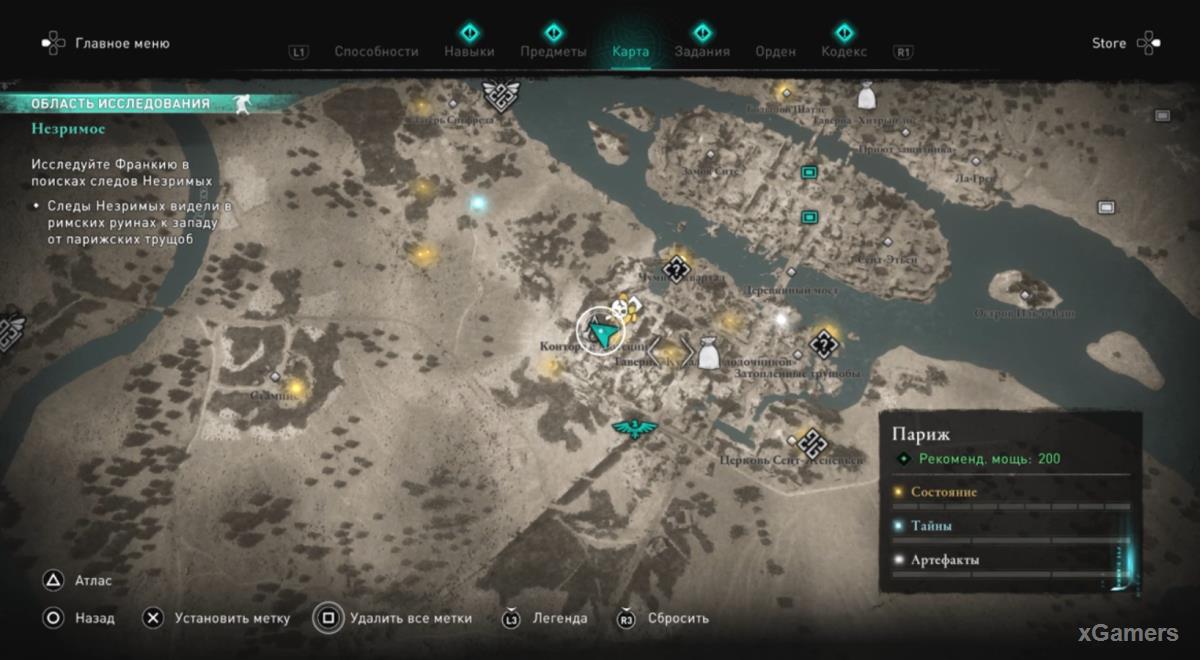Pick the question mark marker near Затопленные трущобы

(x=825, y=345)
